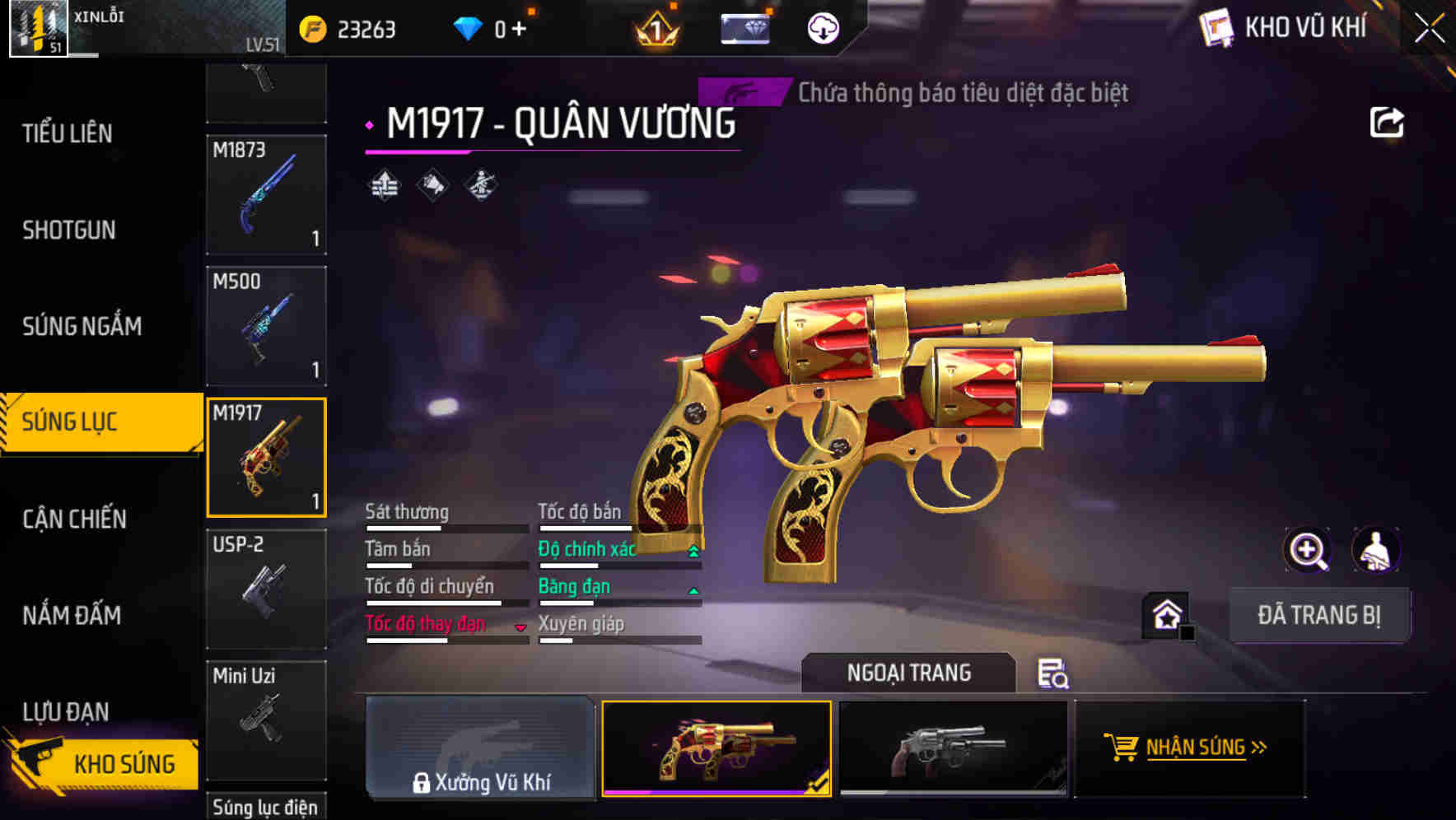Click the share icon at top right
Screen dimensions: 1456x820
tap(1388, 120)
